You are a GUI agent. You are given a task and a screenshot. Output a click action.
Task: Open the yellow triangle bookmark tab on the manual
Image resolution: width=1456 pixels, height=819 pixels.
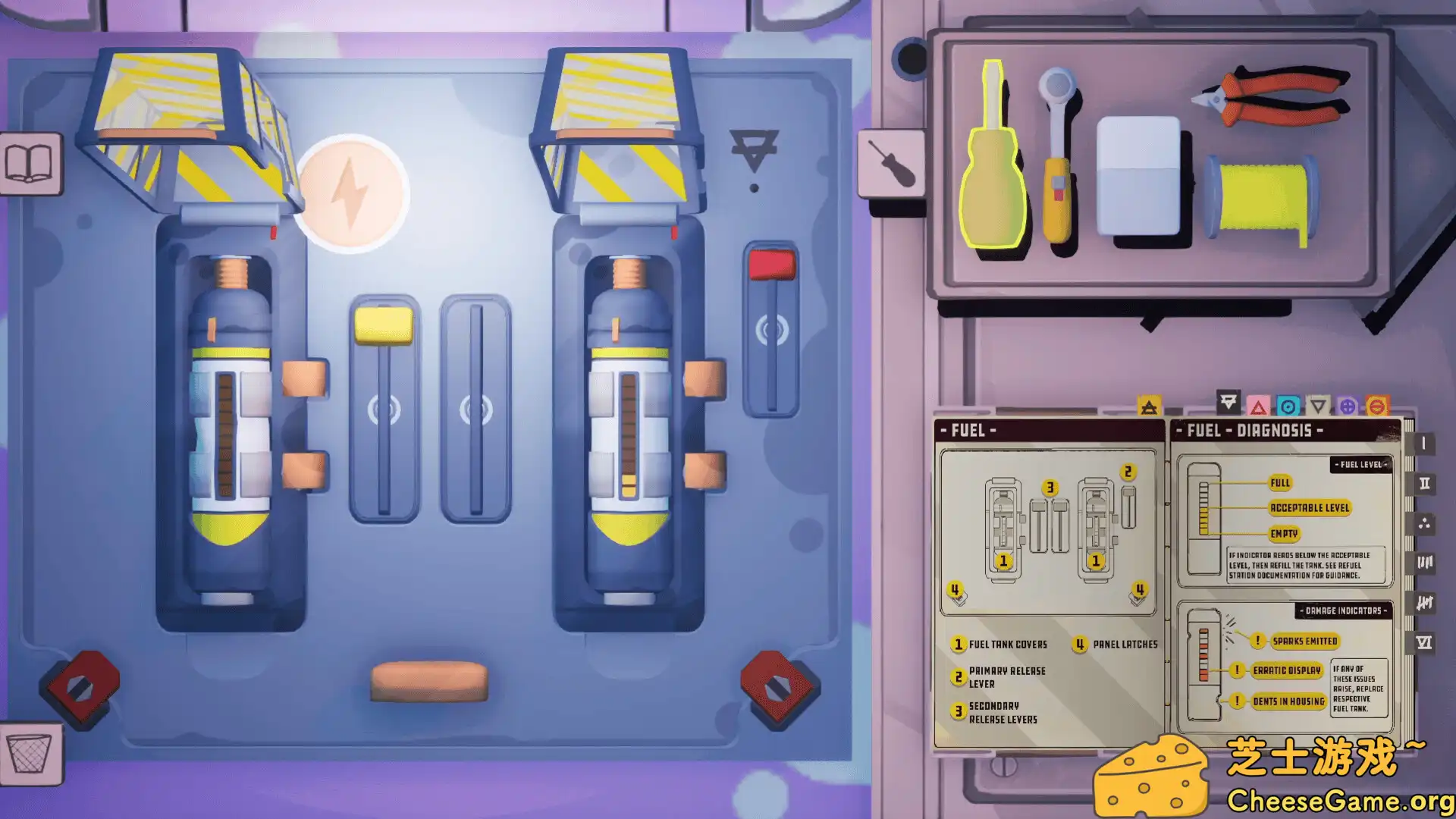(x=1150, y=406)
